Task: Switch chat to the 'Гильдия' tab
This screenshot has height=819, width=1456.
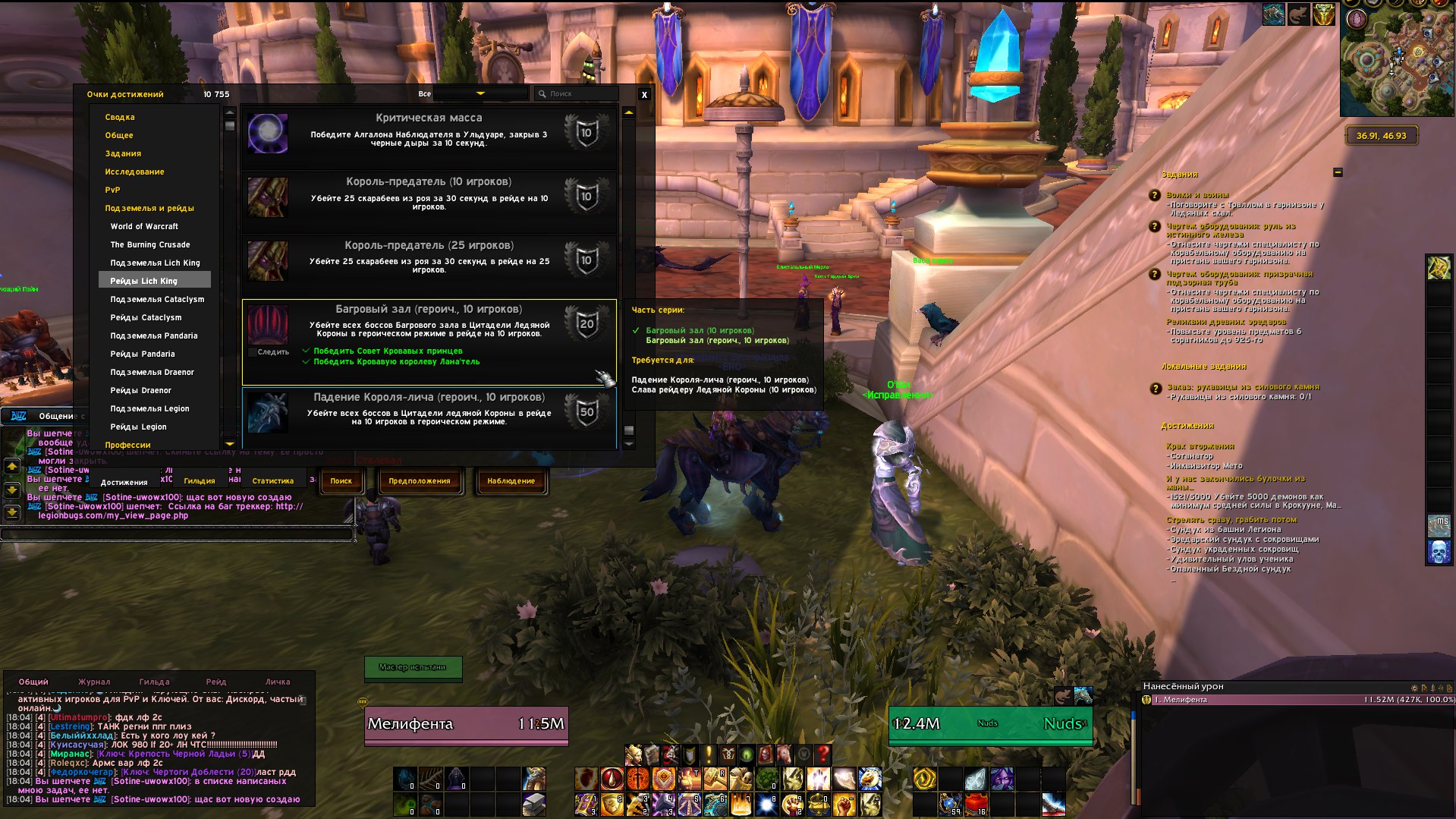Action: coord(154,682)
